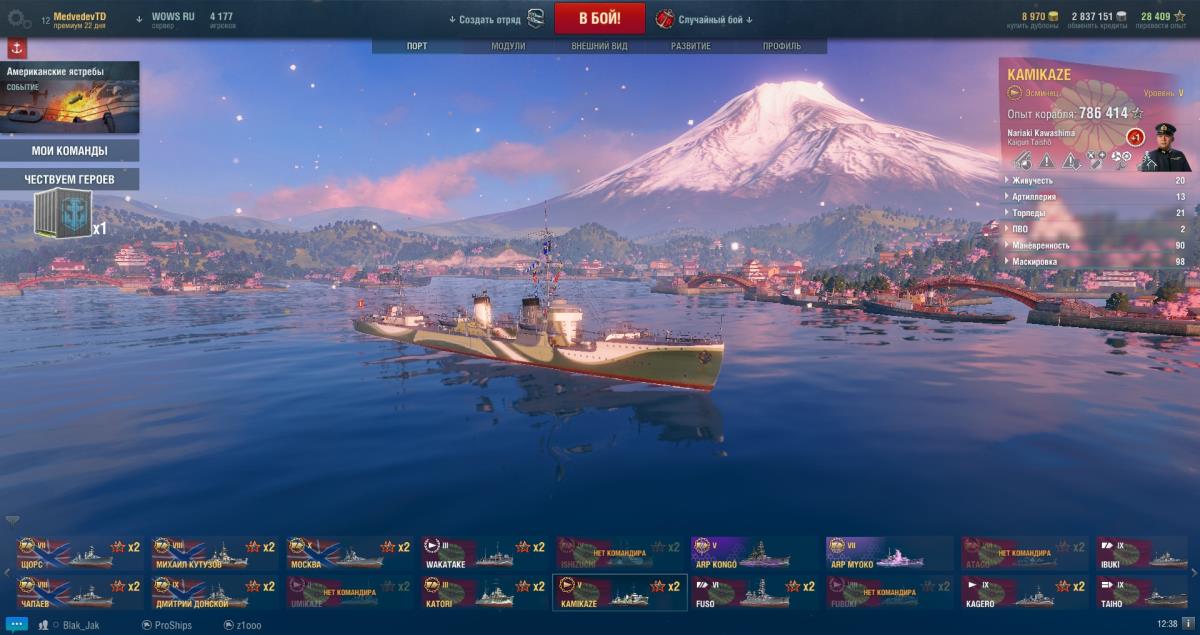Show the ПРОФИЛЬ tab
This screenshot has width=1200, height=635.
pos(781,46)
